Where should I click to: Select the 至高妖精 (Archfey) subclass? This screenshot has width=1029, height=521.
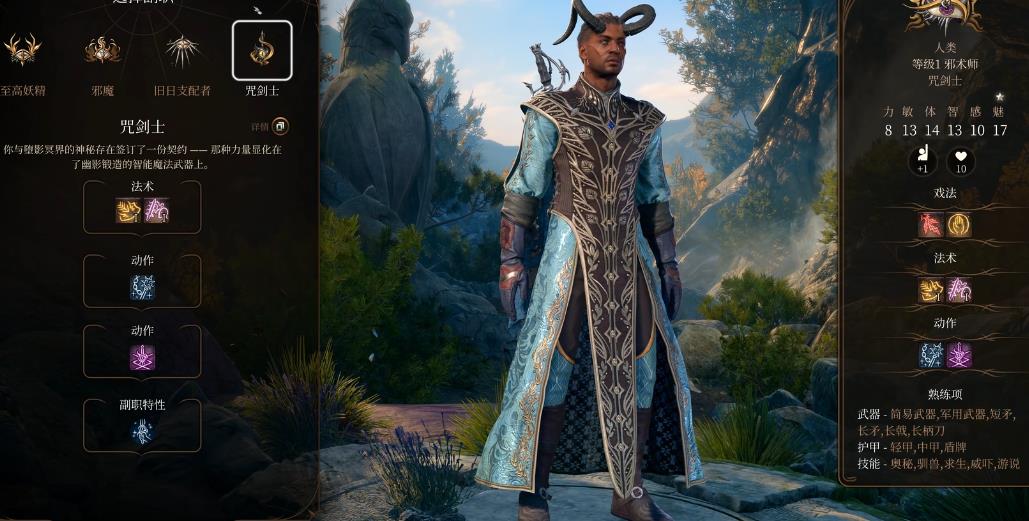click(21, 50)
